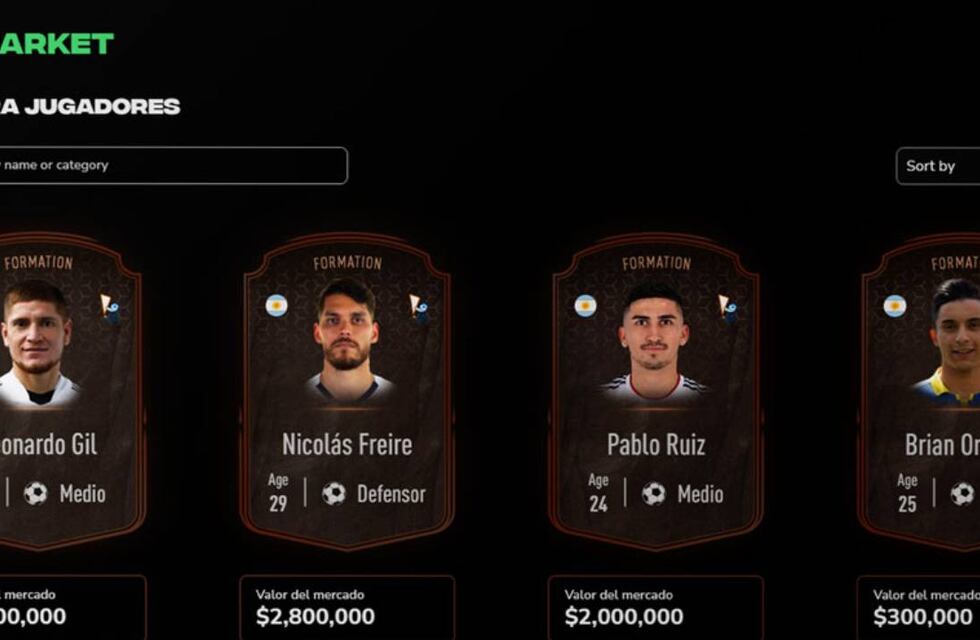980x640 pixels.
Task: Go to the green Market logo
Action: click(x=57, y=44)
